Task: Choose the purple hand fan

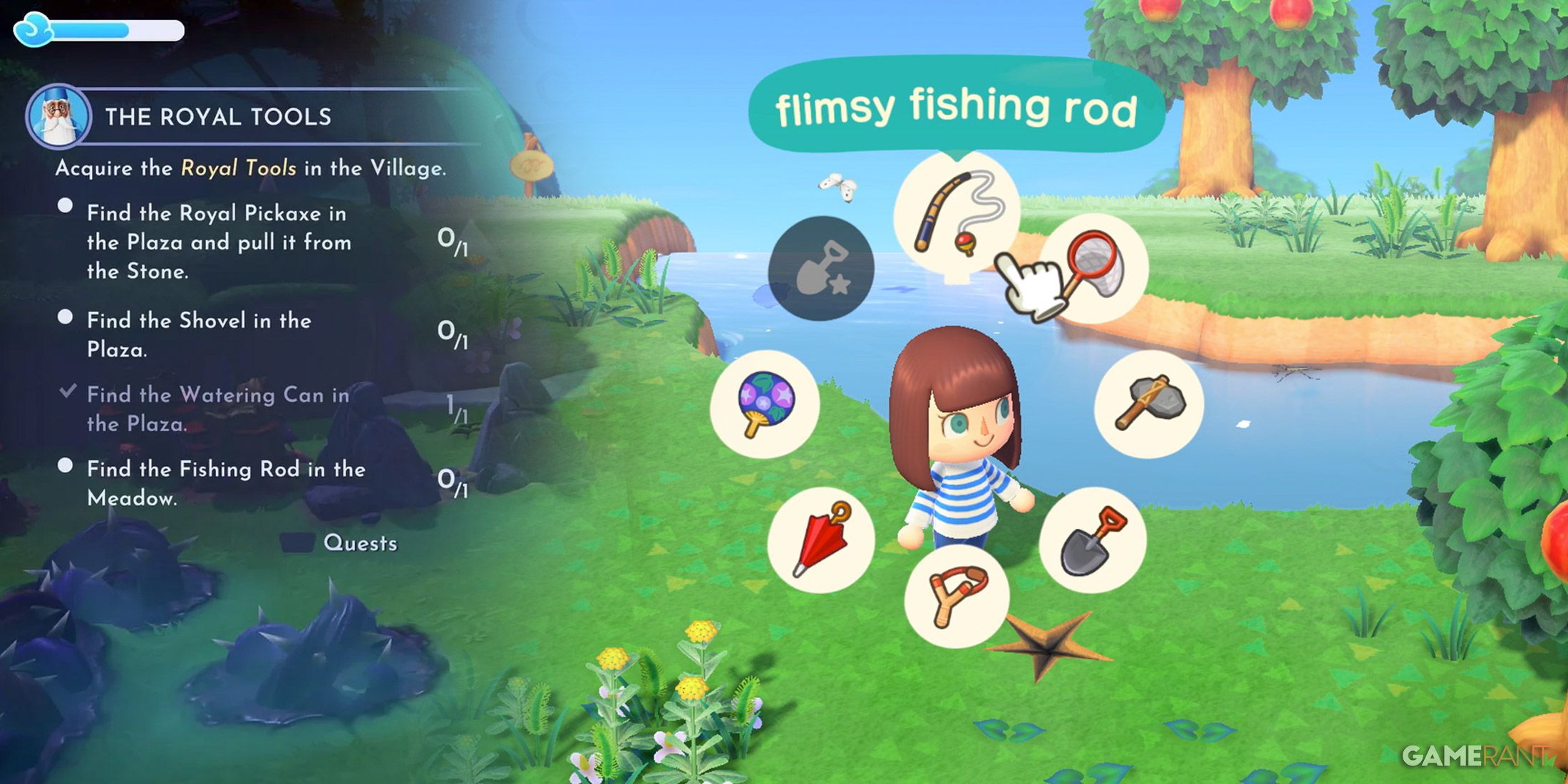Action: [x=765, y=403]
